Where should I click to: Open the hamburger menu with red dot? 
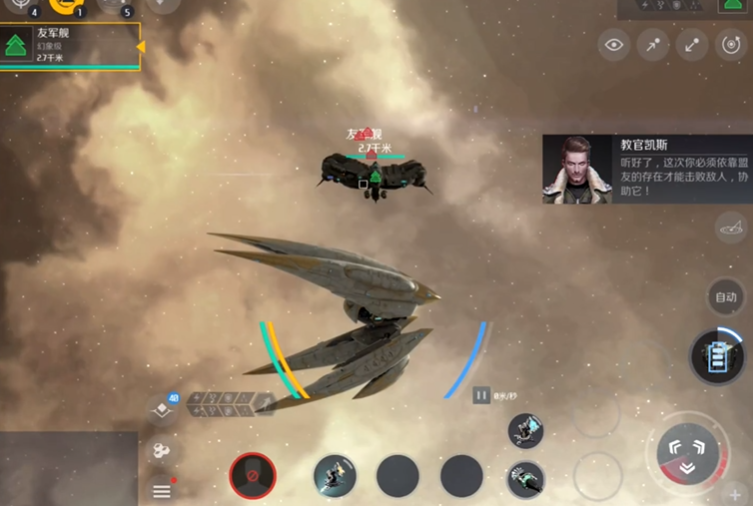(x=162, y=490)
